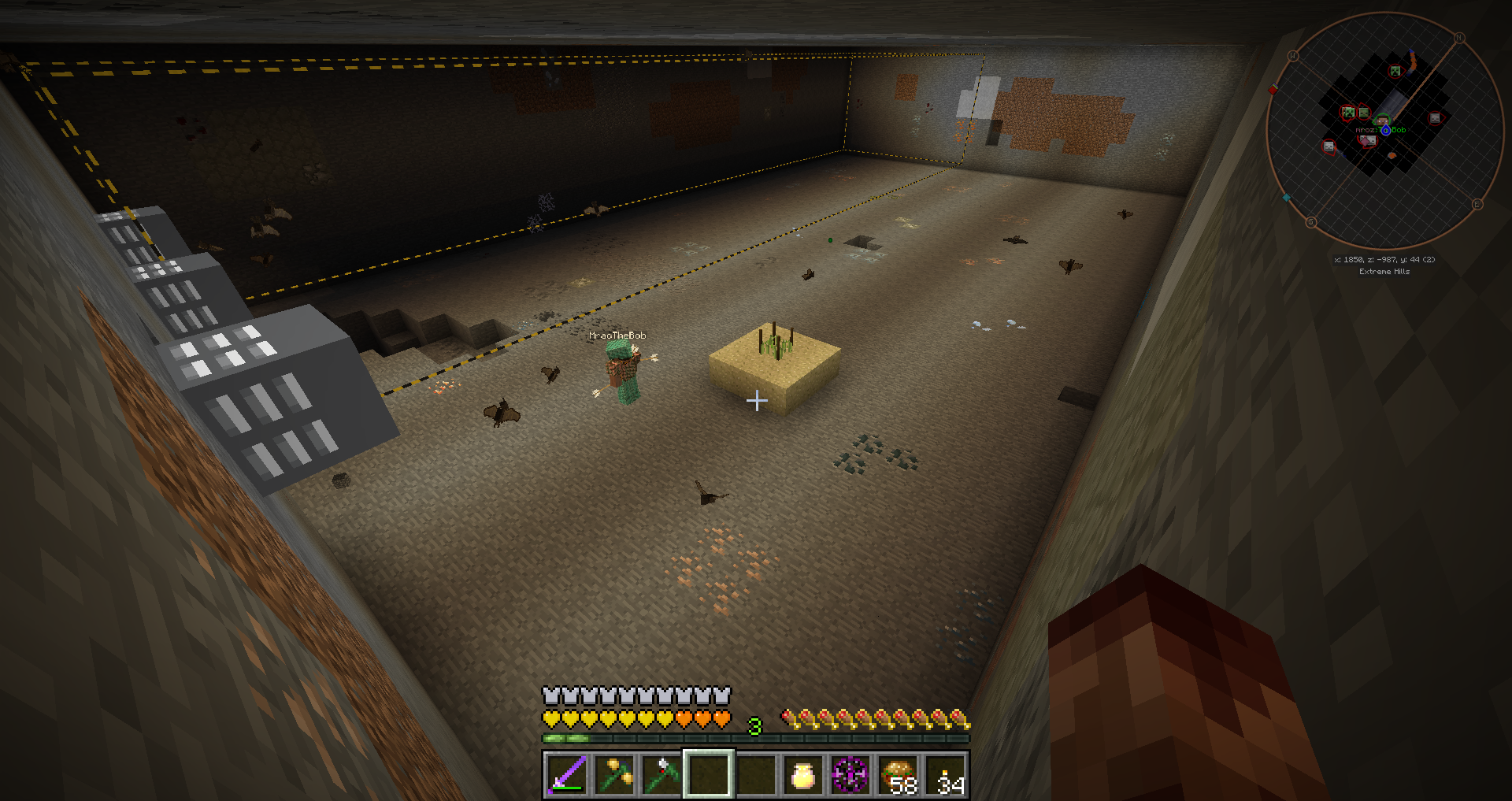Click the E compass marker on minimap
Viewport: 1512px width, 801px height.
1477,204
